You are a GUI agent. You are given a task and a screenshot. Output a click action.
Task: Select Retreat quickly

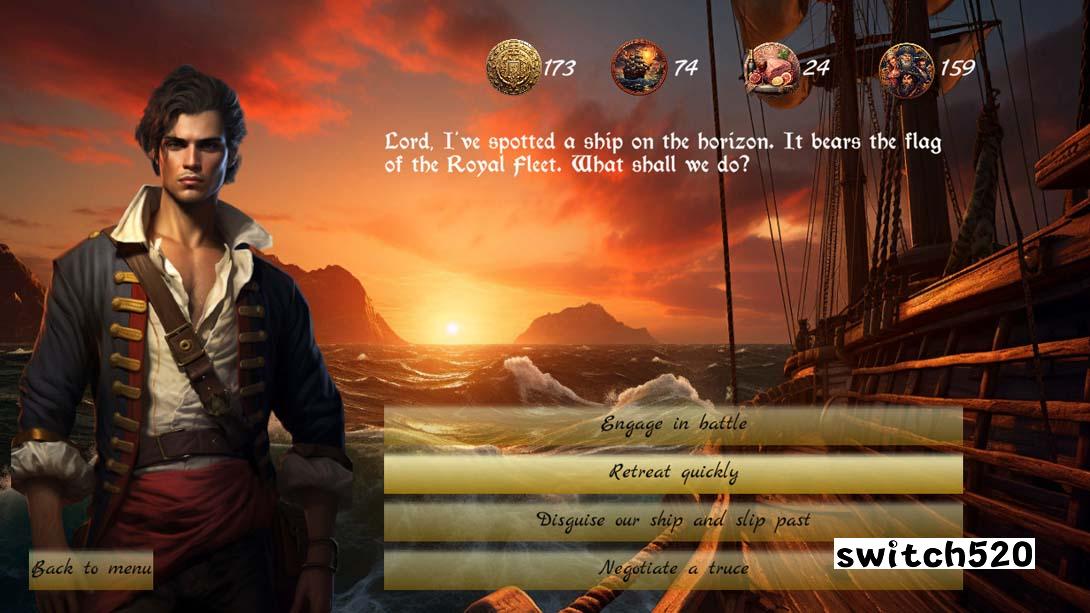coord(673,472)
